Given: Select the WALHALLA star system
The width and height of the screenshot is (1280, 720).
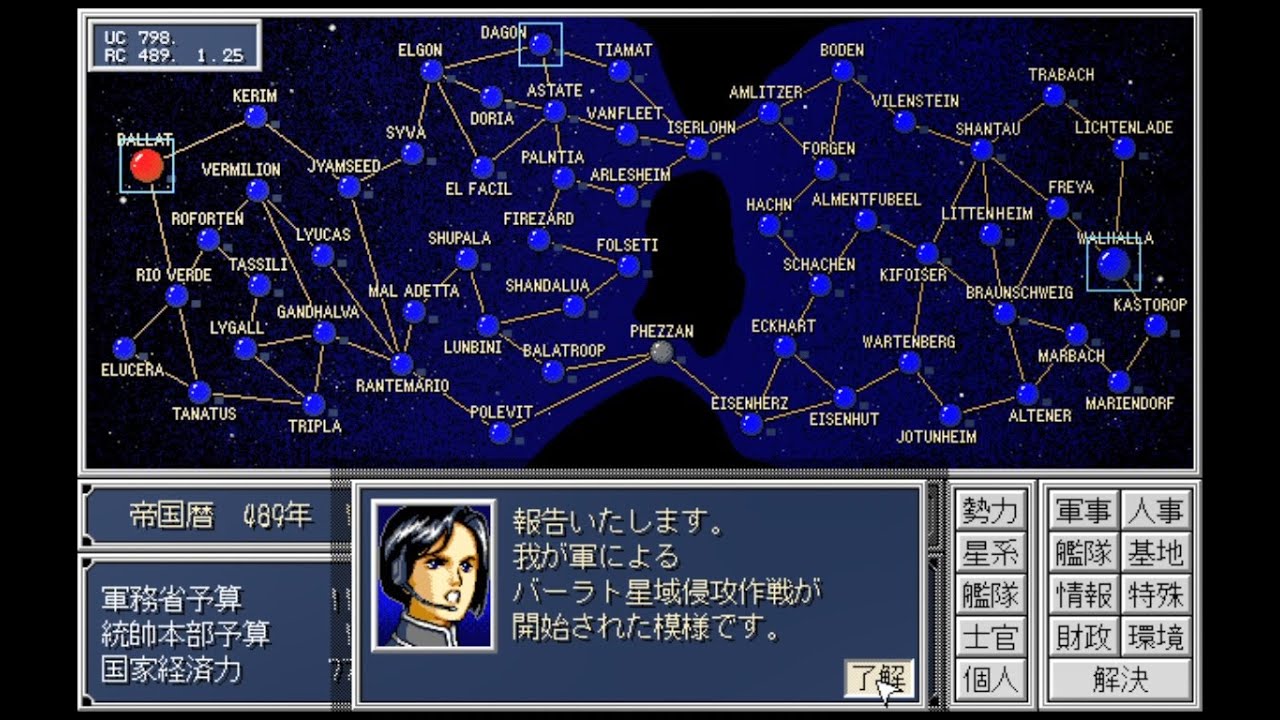Looking at the screenshot, I should tap(1115, 262).
